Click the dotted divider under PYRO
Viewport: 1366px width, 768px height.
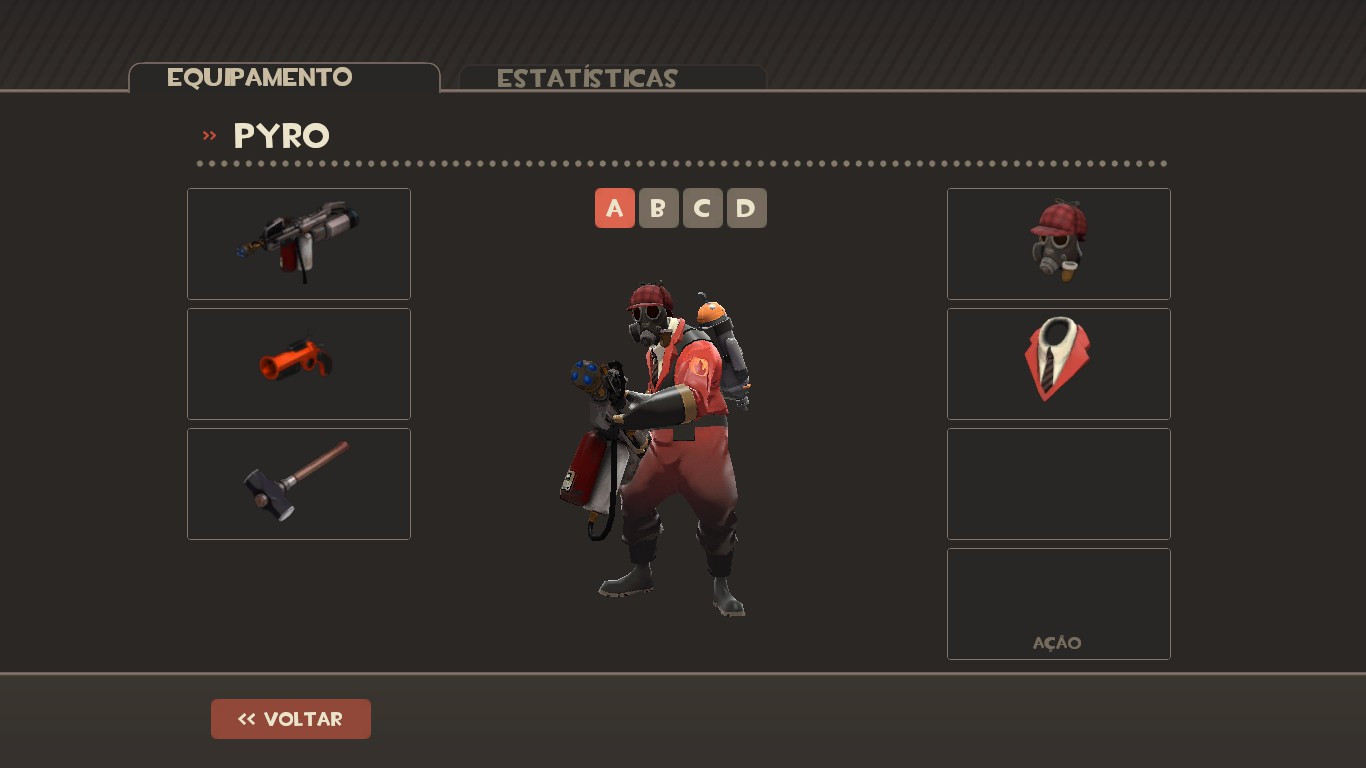[680, 162]
